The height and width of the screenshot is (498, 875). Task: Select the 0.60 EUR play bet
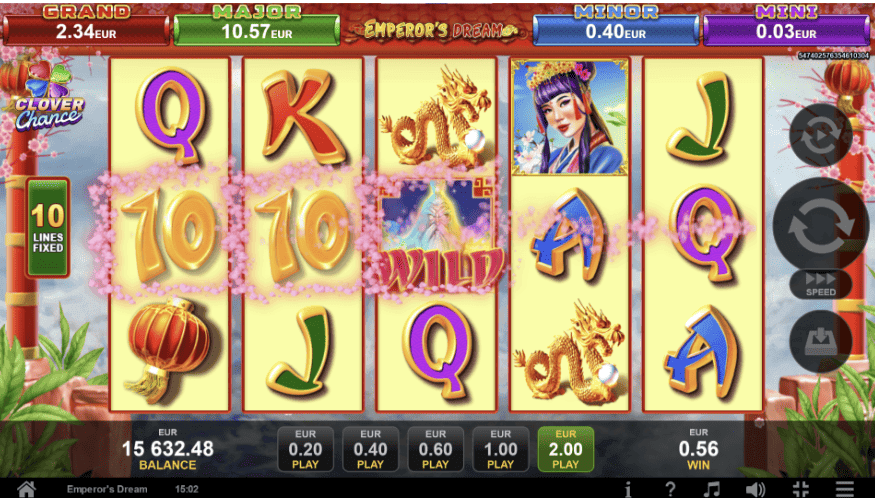(x=435, y=449)
